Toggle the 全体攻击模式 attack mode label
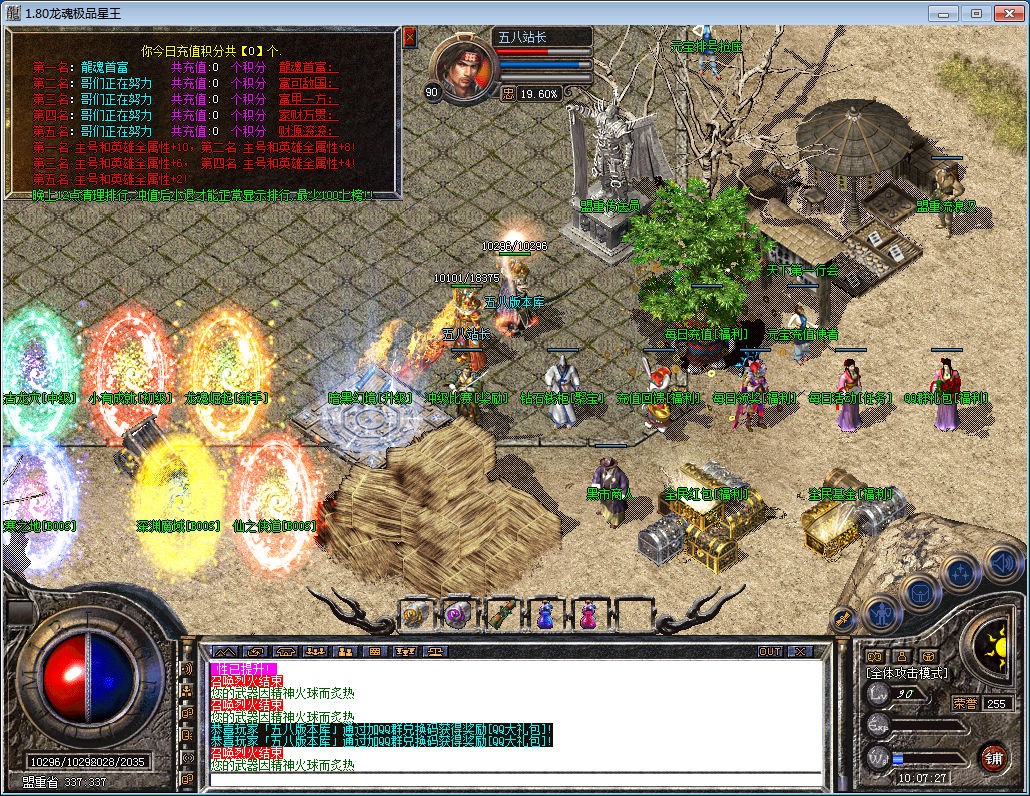 coord(907,673)
